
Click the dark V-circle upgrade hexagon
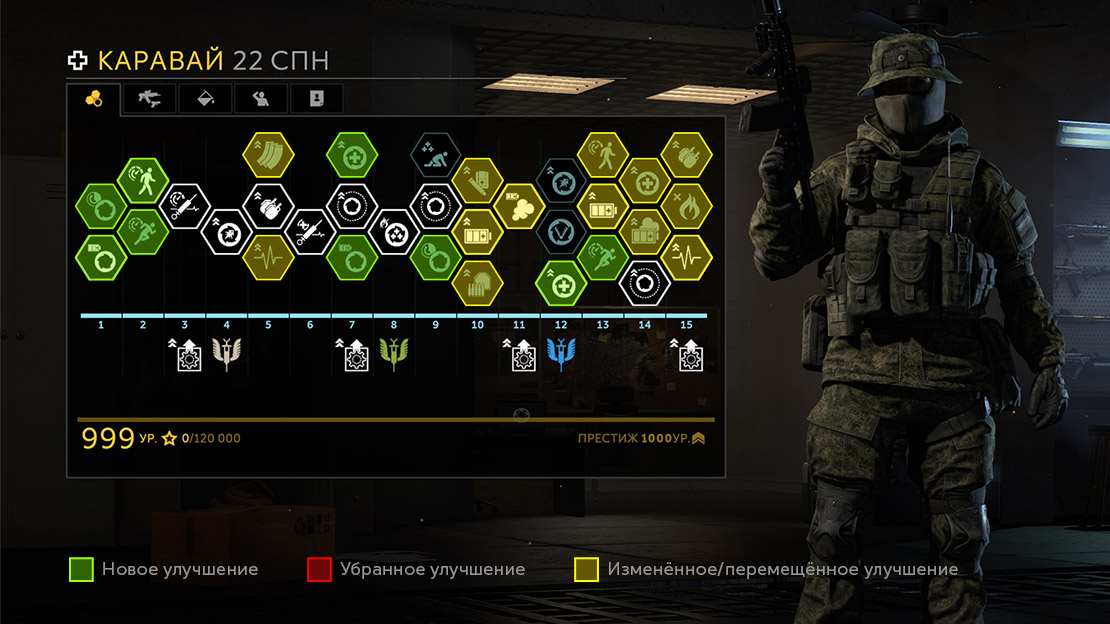coord(561,232)
